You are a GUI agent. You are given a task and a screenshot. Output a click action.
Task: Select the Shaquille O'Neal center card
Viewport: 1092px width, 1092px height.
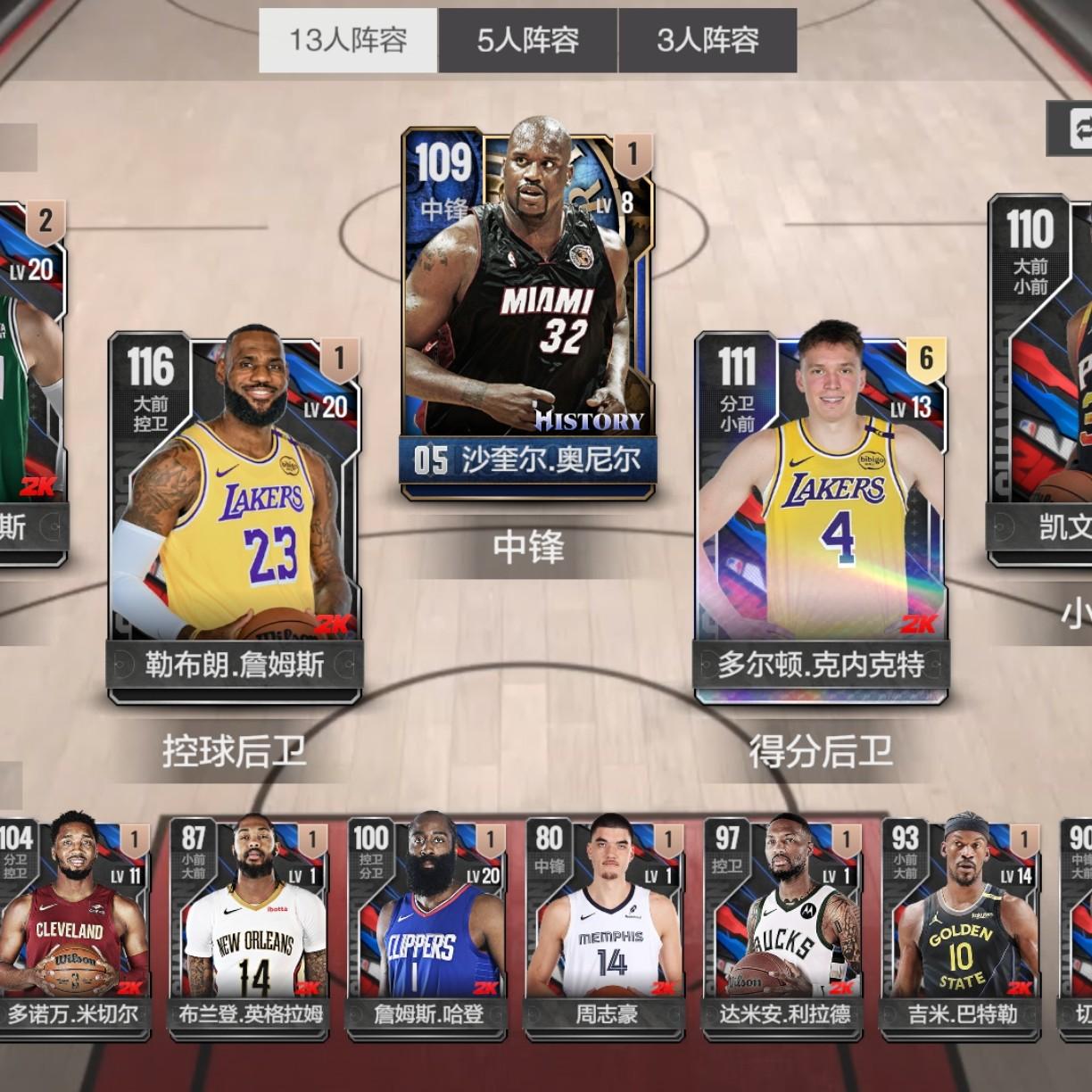tap(528, 312)
